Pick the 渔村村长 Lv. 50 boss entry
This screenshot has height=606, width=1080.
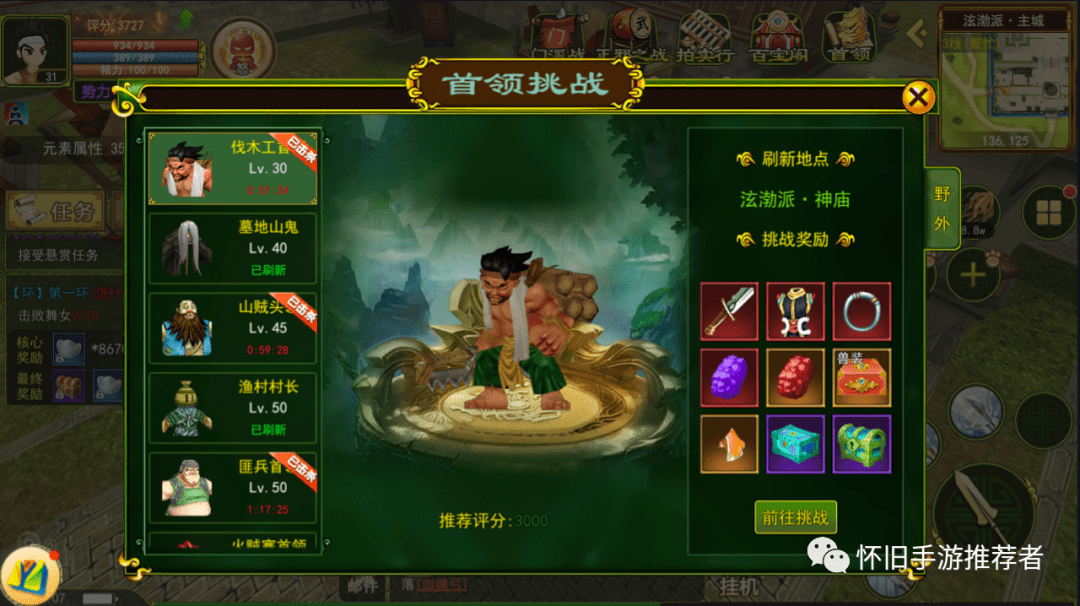coord(232,407)
